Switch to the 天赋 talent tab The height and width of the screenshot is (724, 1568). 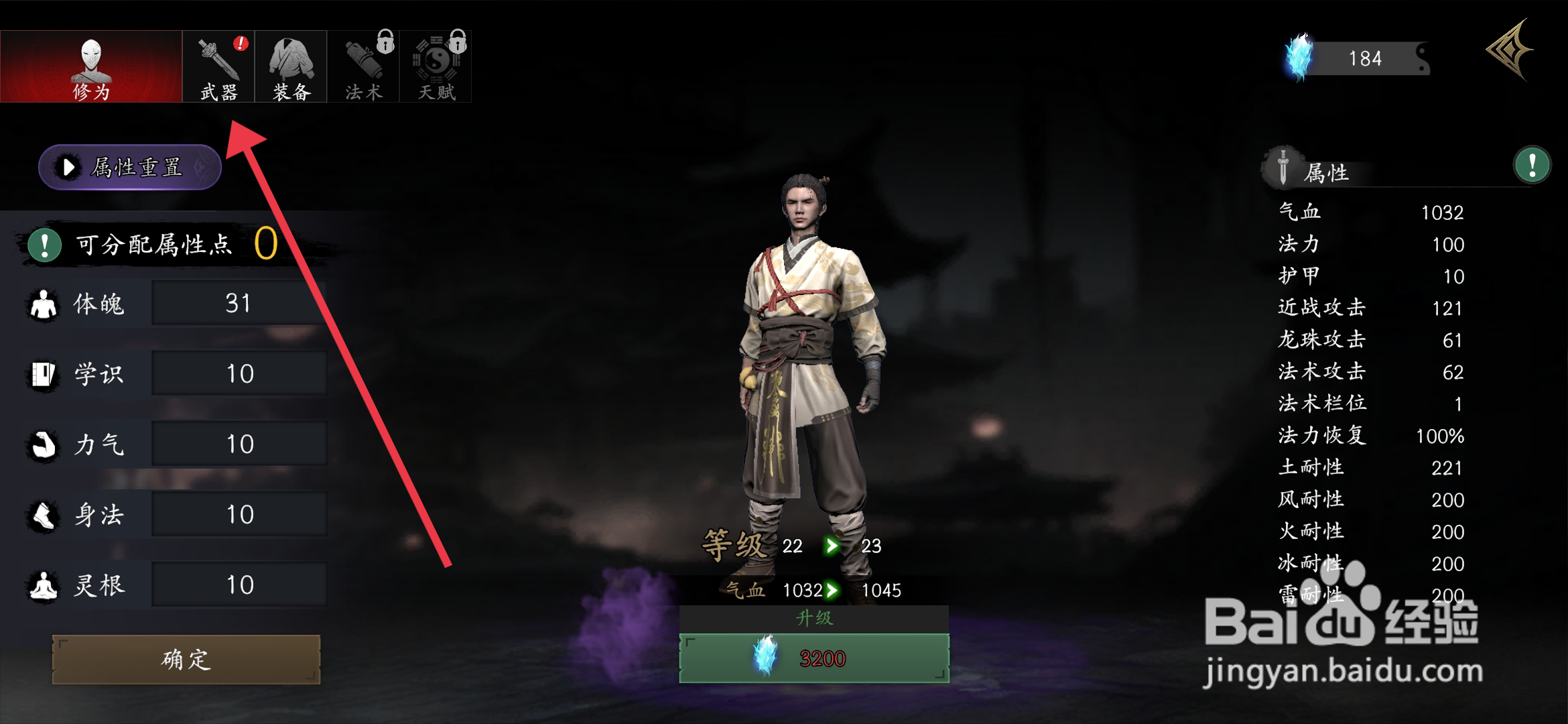click(436, 66)
